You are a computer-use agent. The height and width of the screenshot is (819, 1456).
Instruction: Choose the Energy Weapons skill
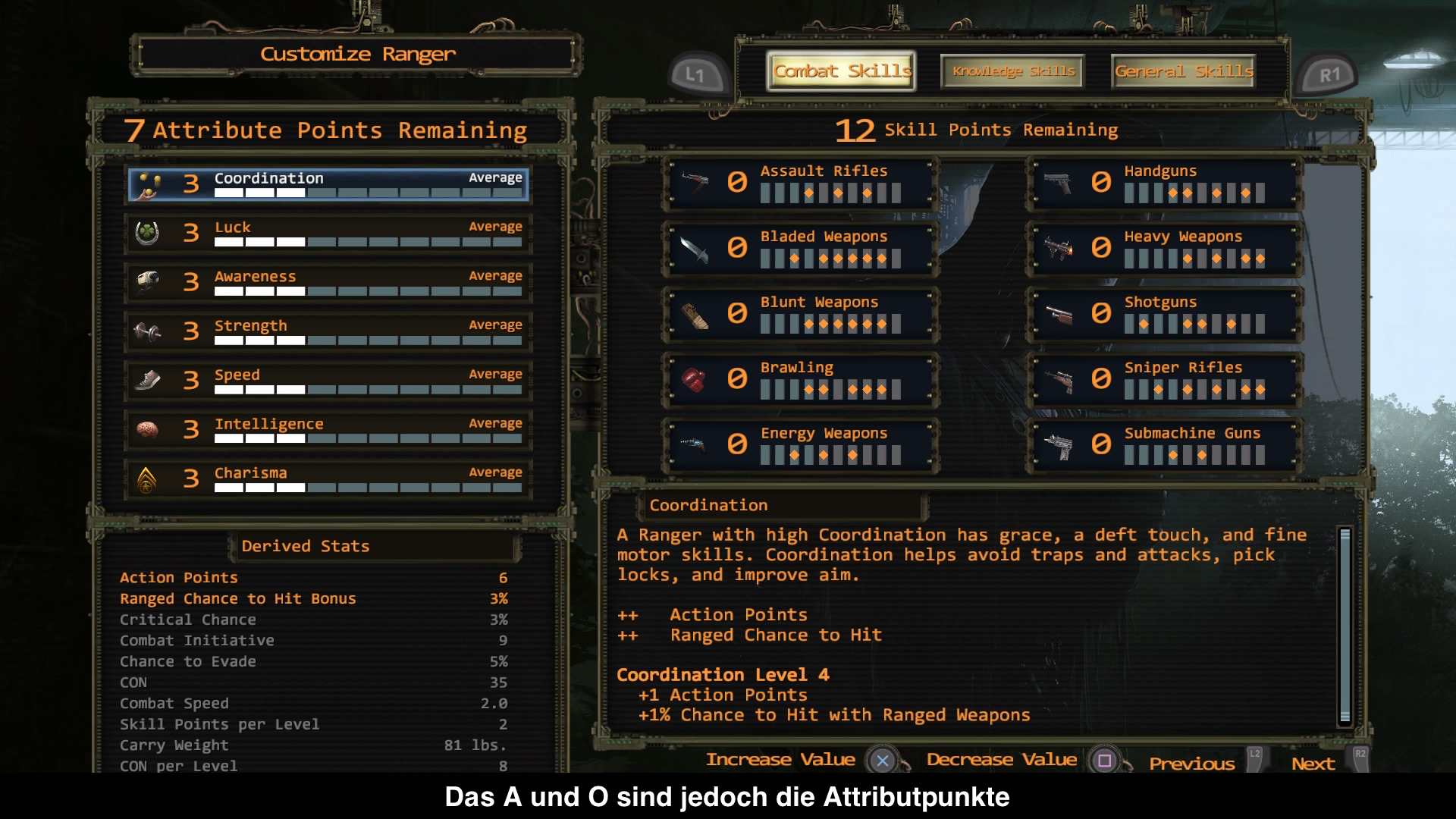click(x=801, y=444)
